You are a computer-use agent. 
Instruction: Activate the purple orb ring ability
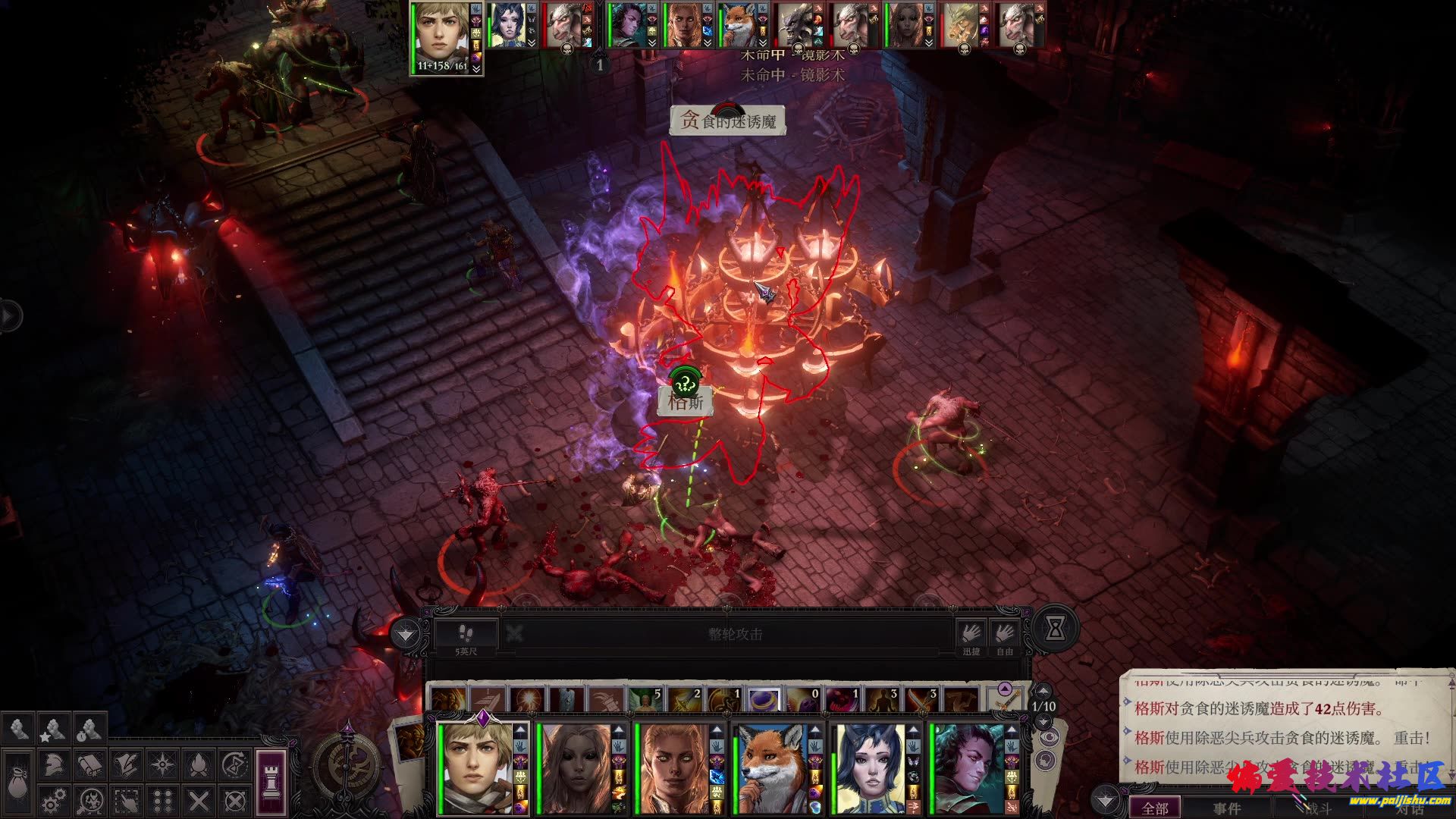[764, 699]
